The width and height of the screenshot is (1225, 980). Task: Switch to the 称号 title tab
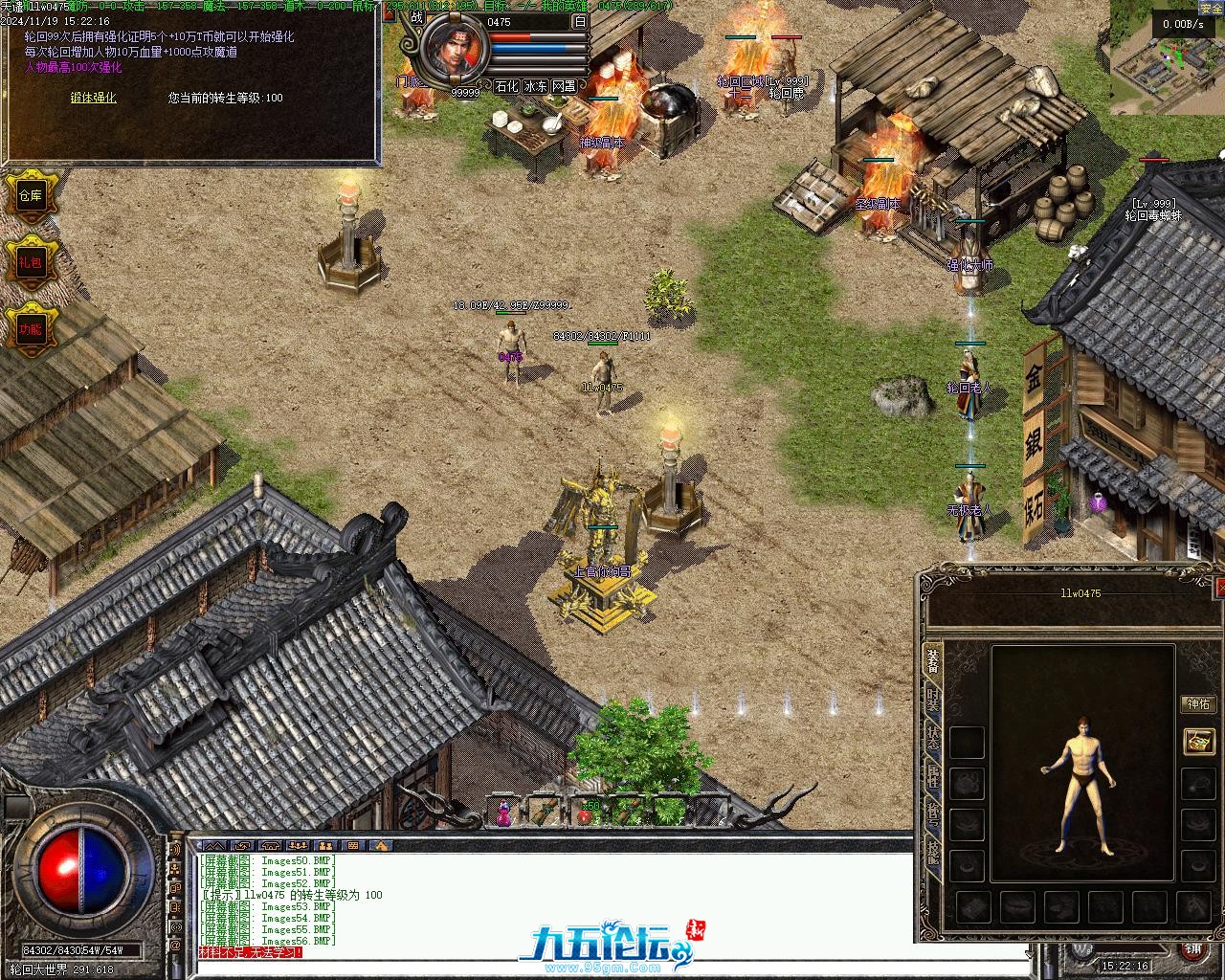click(932, 815)
